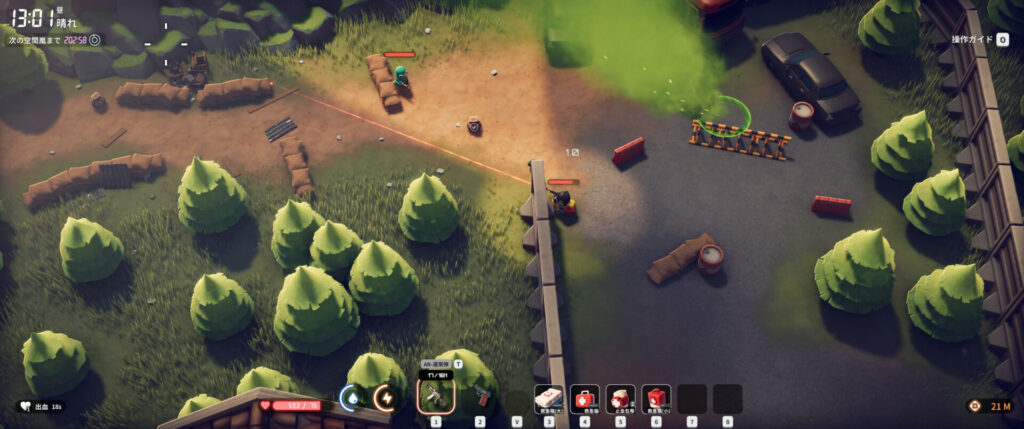The height and width of the screenshot is (429, 1024).
Task: Use the small red medkit
Action: [x=656, y=399]
